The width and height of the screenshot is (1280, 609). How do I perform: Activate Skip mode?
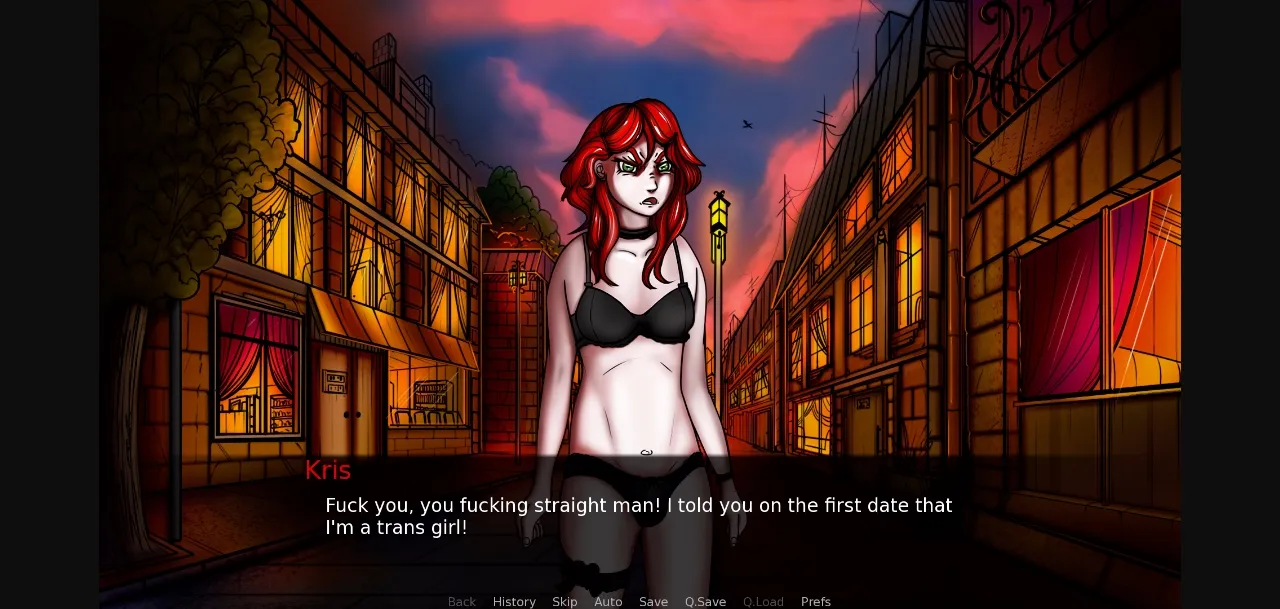(565, 601)
